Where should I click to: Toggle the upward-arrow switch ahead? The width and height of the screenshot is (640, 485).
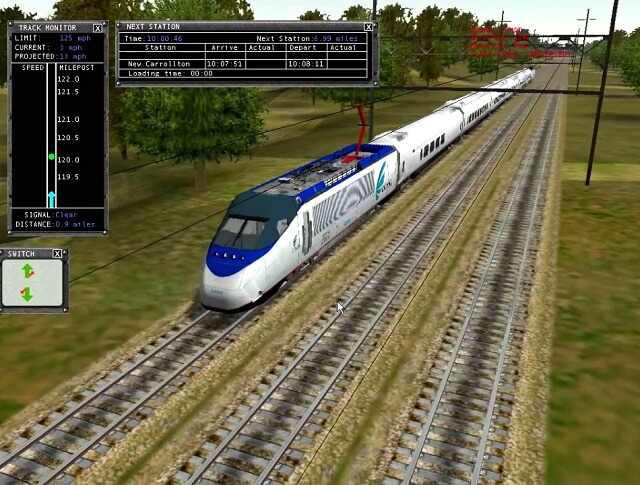tap(27, 272)
